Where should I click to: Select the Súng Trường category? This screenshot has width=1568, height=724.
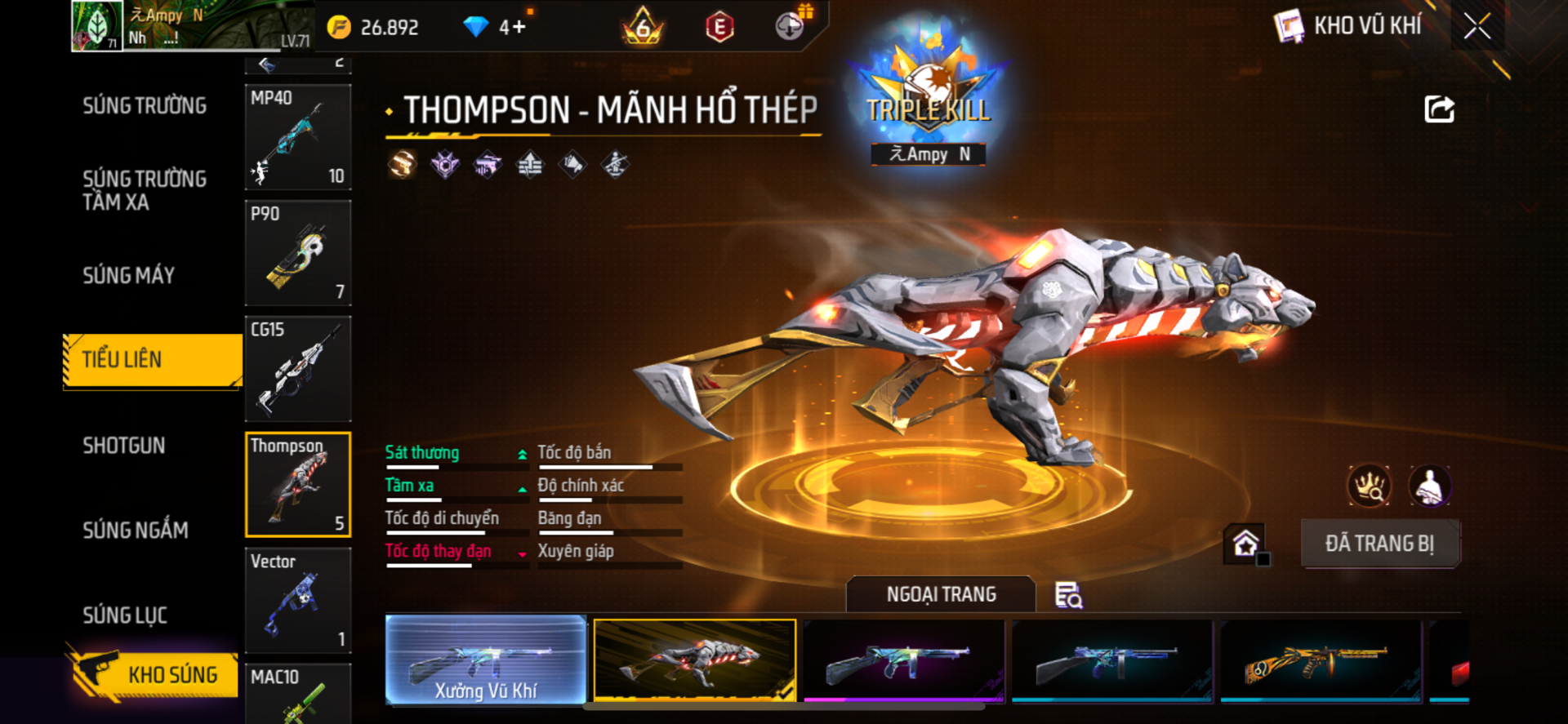[x=145, y=106]
